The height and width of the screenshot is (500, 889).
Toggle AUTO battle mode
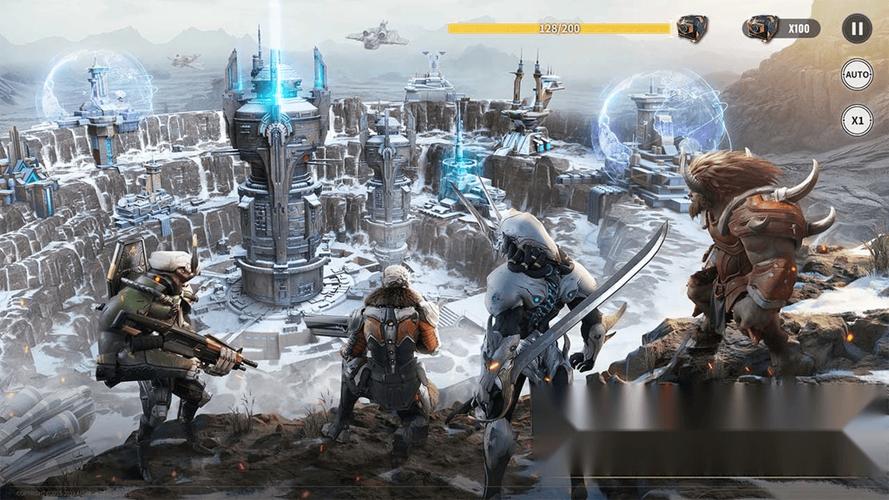[856, 74]
